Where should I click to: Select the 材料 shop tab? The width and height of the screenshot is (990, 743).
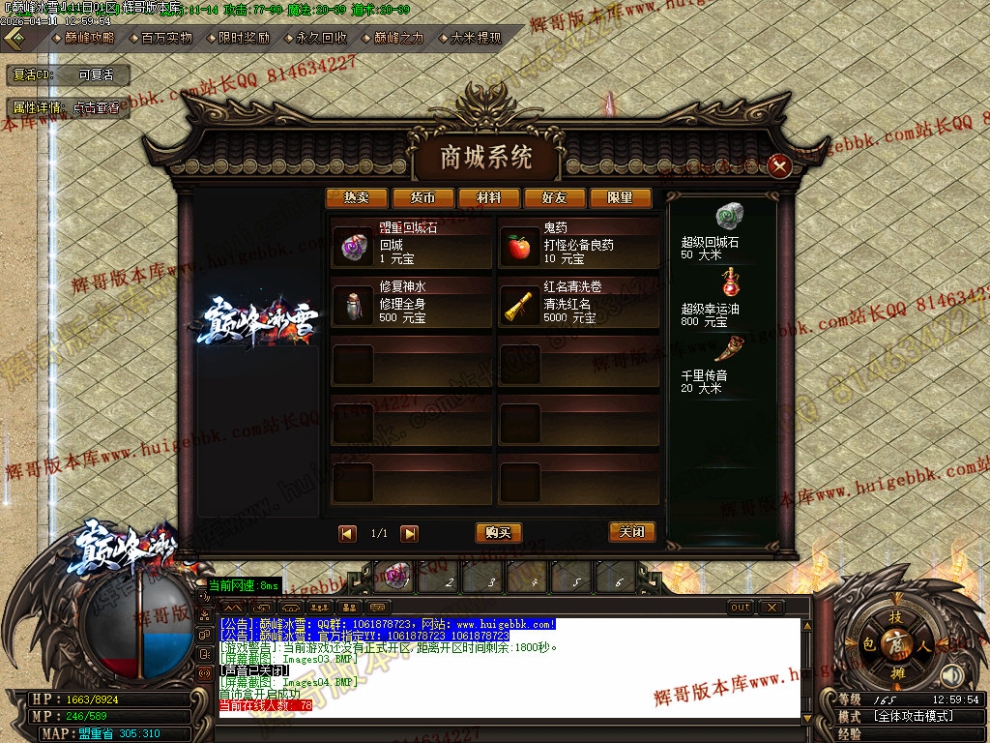(489, 198)
